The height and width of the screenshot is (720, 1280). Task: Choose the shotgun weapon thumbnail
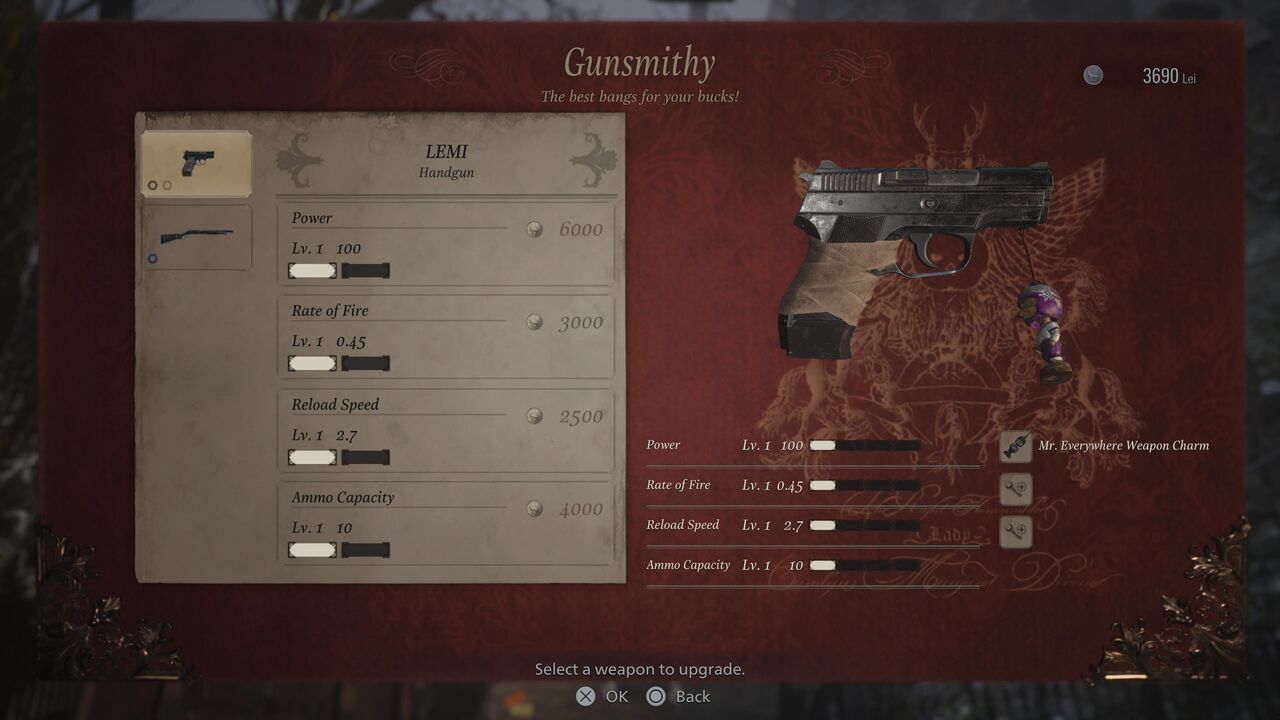196,237
